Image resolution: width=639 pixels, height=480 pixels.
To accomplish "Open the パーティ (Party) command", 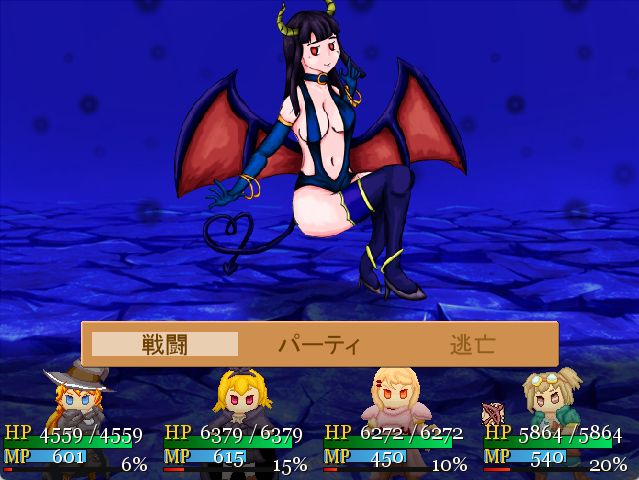I will (318, 344).
